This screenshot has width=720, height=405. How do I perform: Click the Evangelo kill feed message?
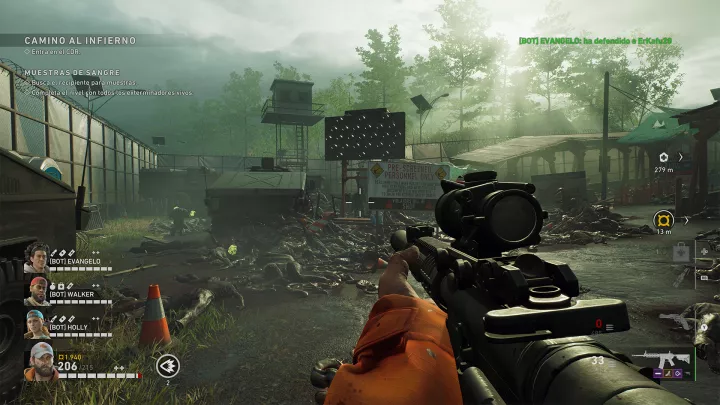click(x=595, y=40)
